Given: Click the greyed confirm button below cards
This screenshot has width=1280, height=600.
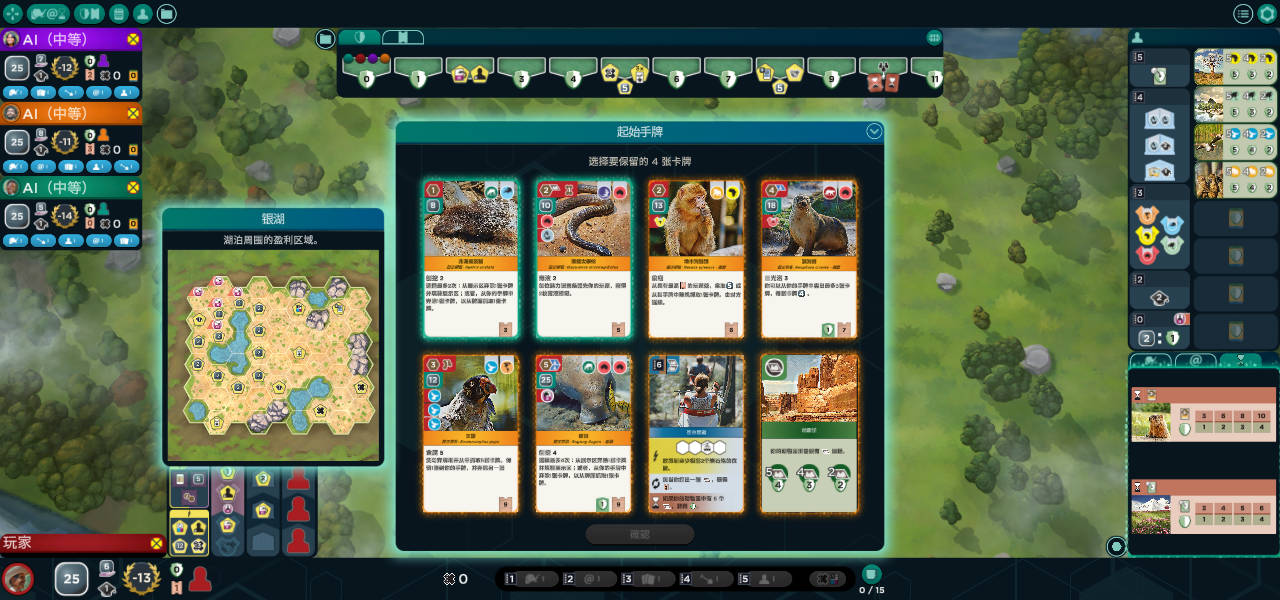Looking at the screenshot, I should coord(640,534).
